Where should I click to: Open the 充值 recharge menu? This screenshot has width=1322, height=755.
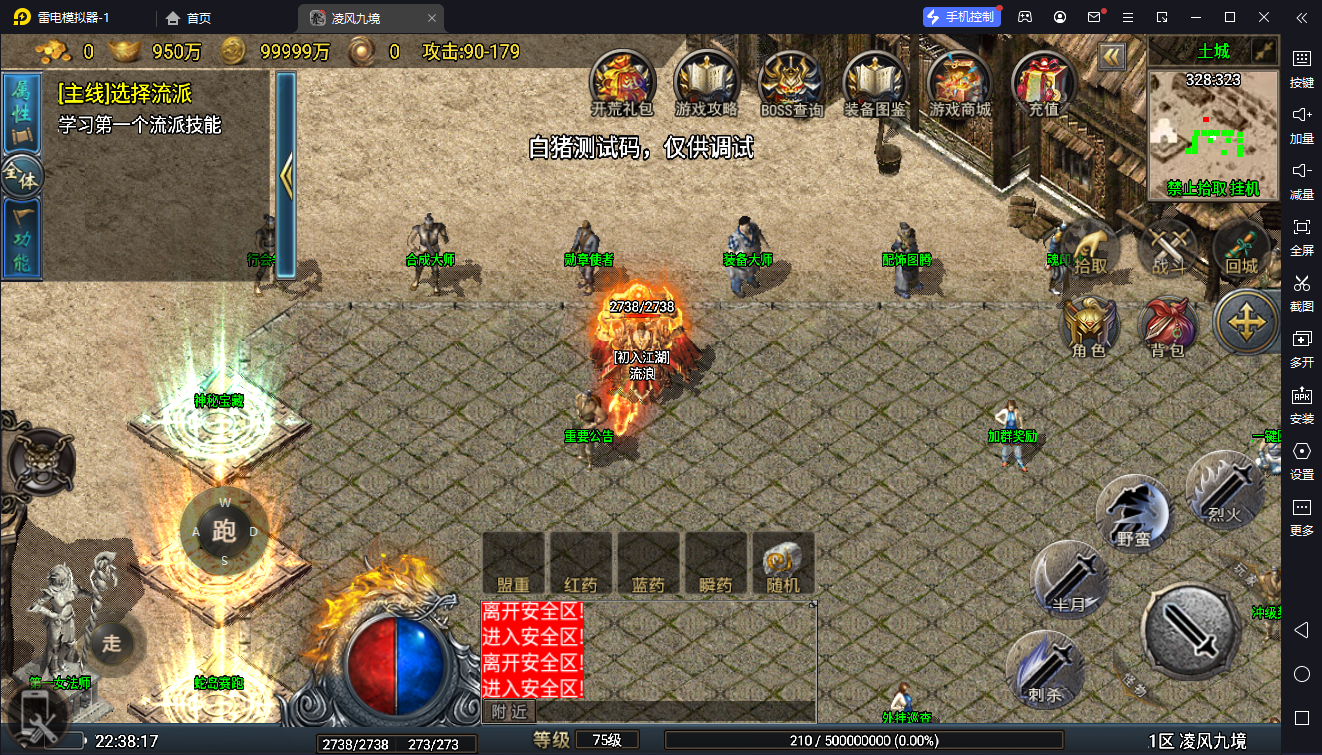coord(1044,81)
